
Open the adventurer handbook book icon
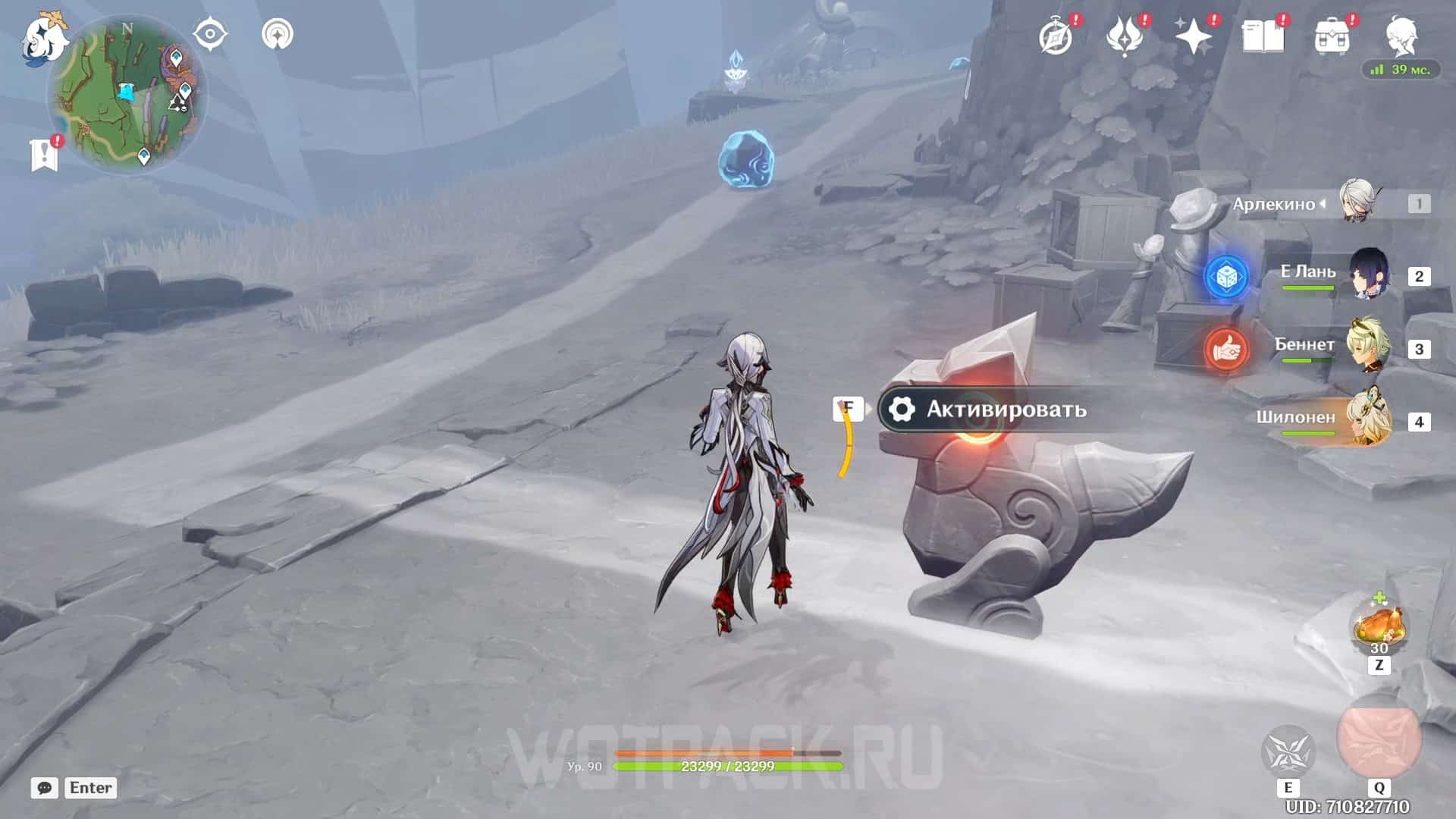tap(1263, 36)
